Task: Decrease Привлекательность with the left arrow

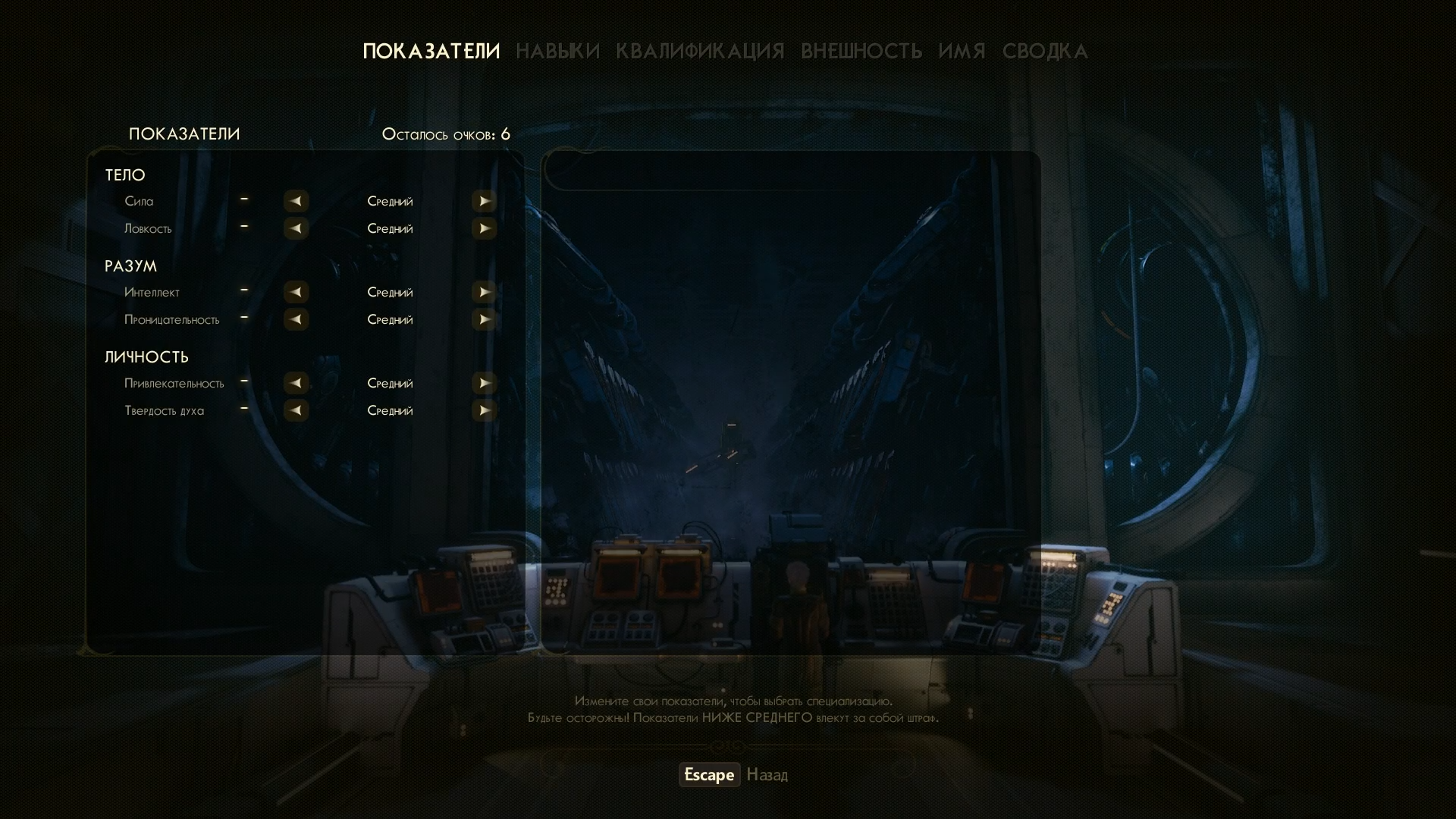Action: tap(296, 383)
